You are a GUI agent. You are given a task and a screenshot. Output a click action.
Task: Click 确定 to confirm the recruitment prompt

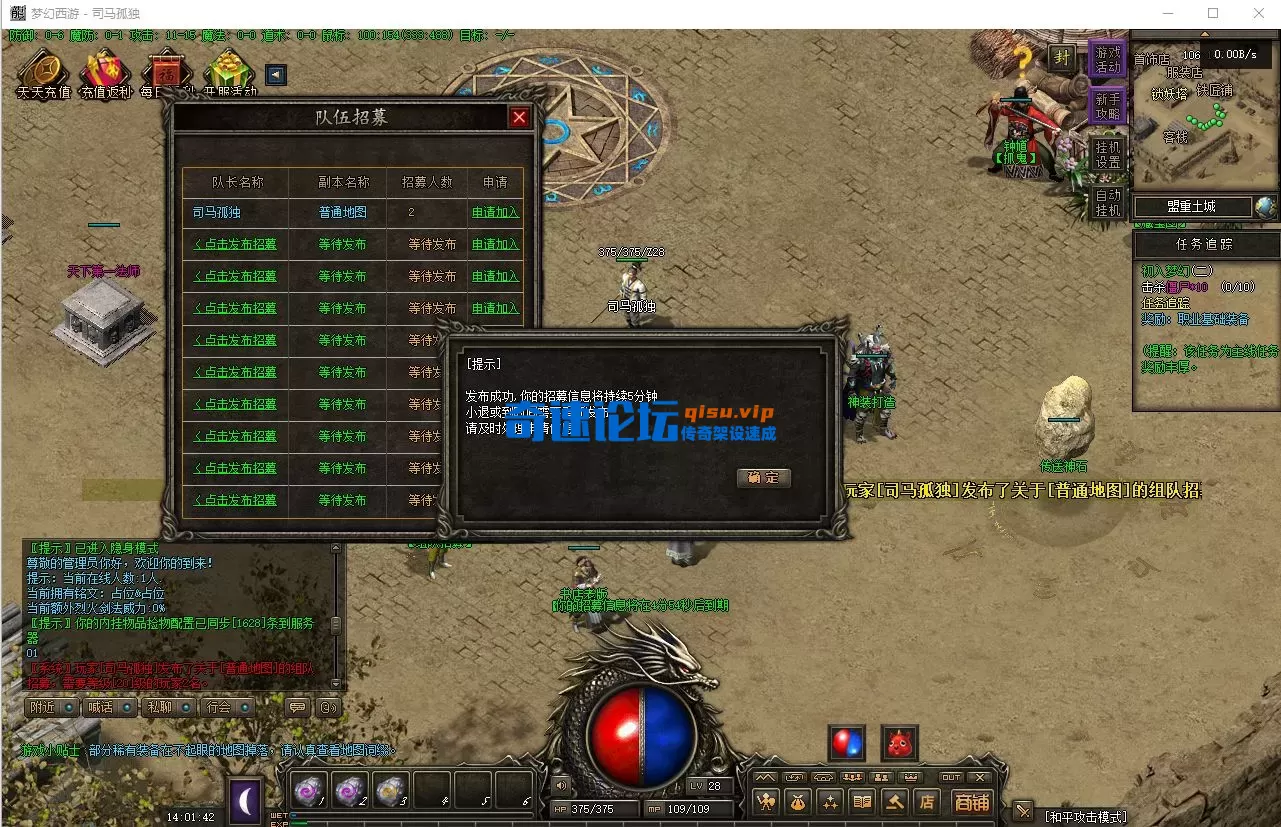click(x=763, y=478)
